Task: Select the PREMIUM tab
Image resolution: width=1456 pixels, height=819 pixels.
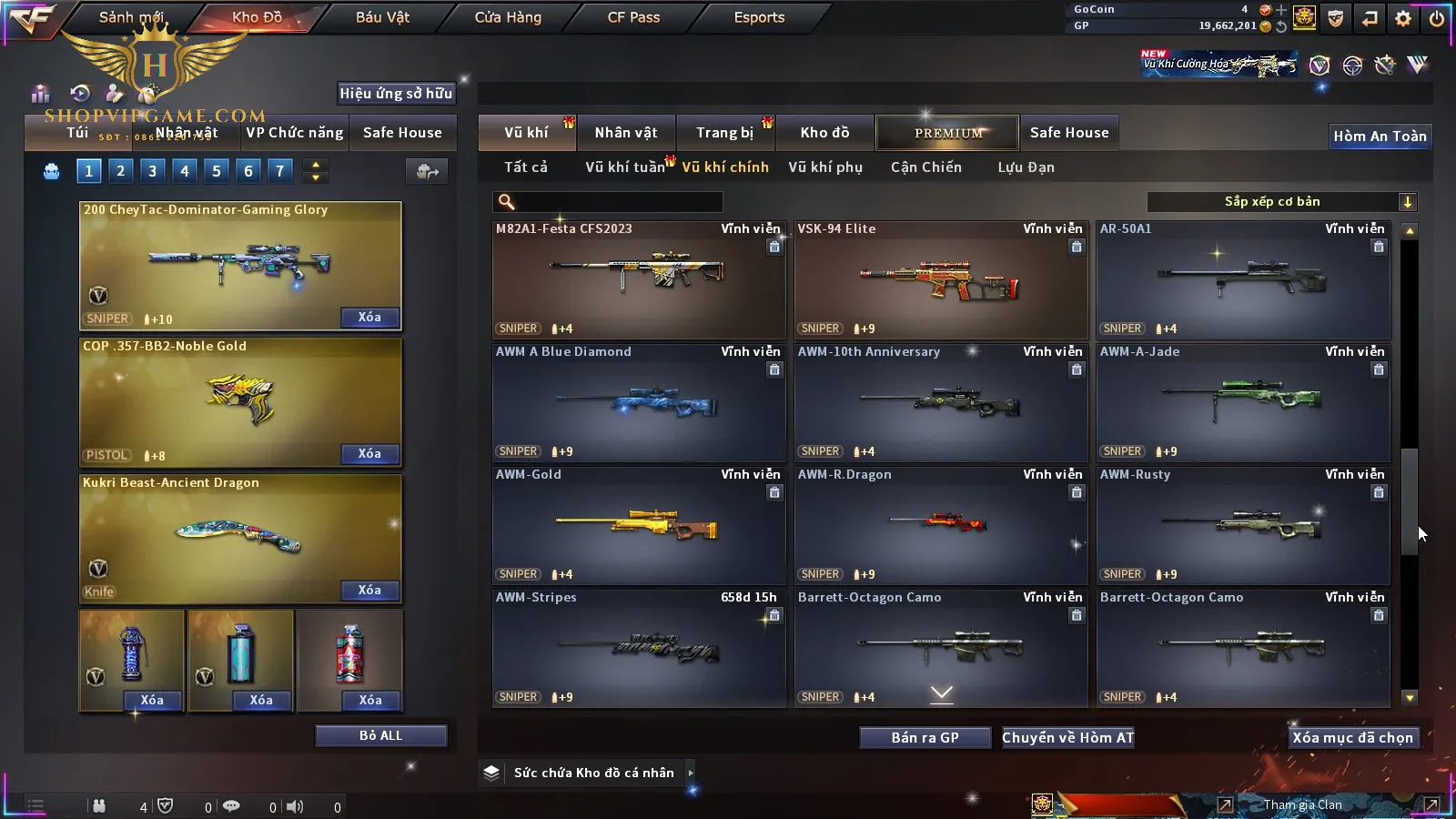Action: point(948,133)
